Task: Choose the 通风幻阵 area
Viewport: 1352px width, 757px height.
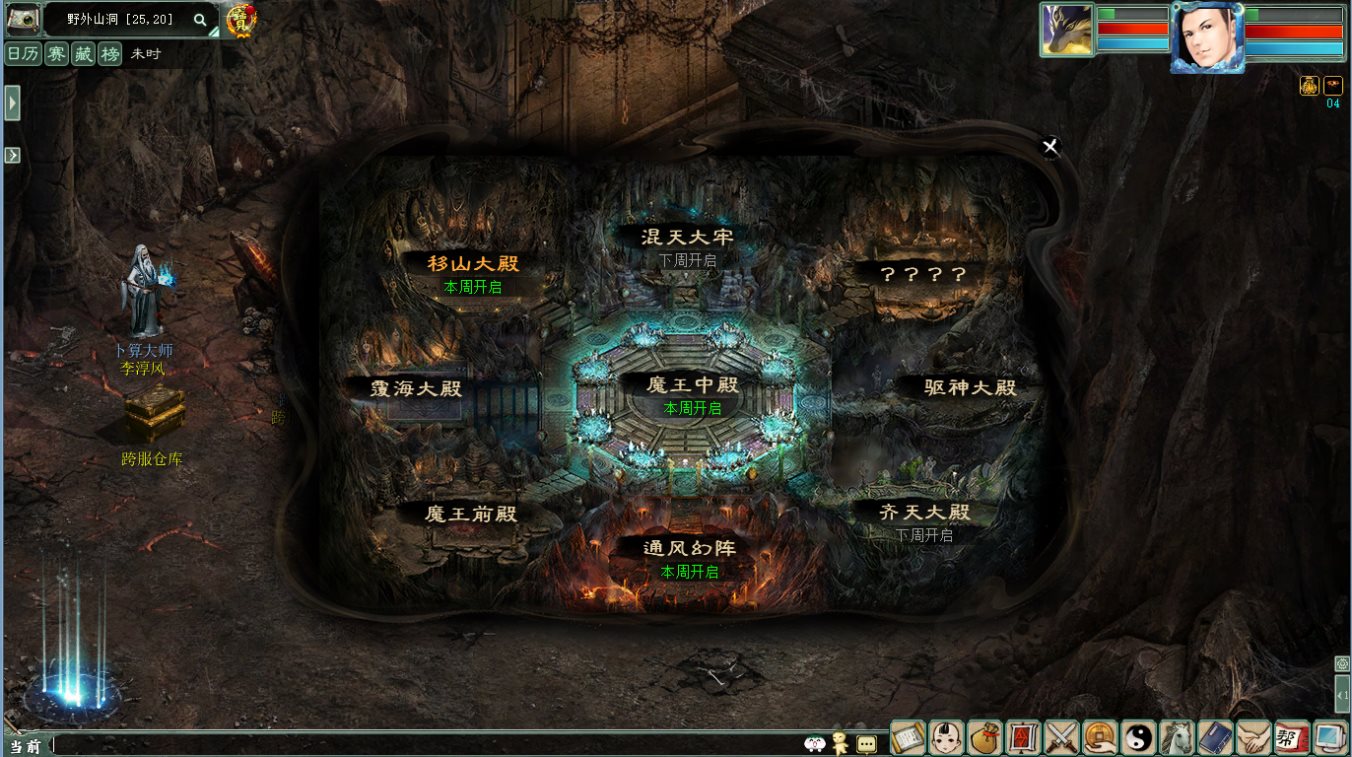Action: (x=689, y=548)
